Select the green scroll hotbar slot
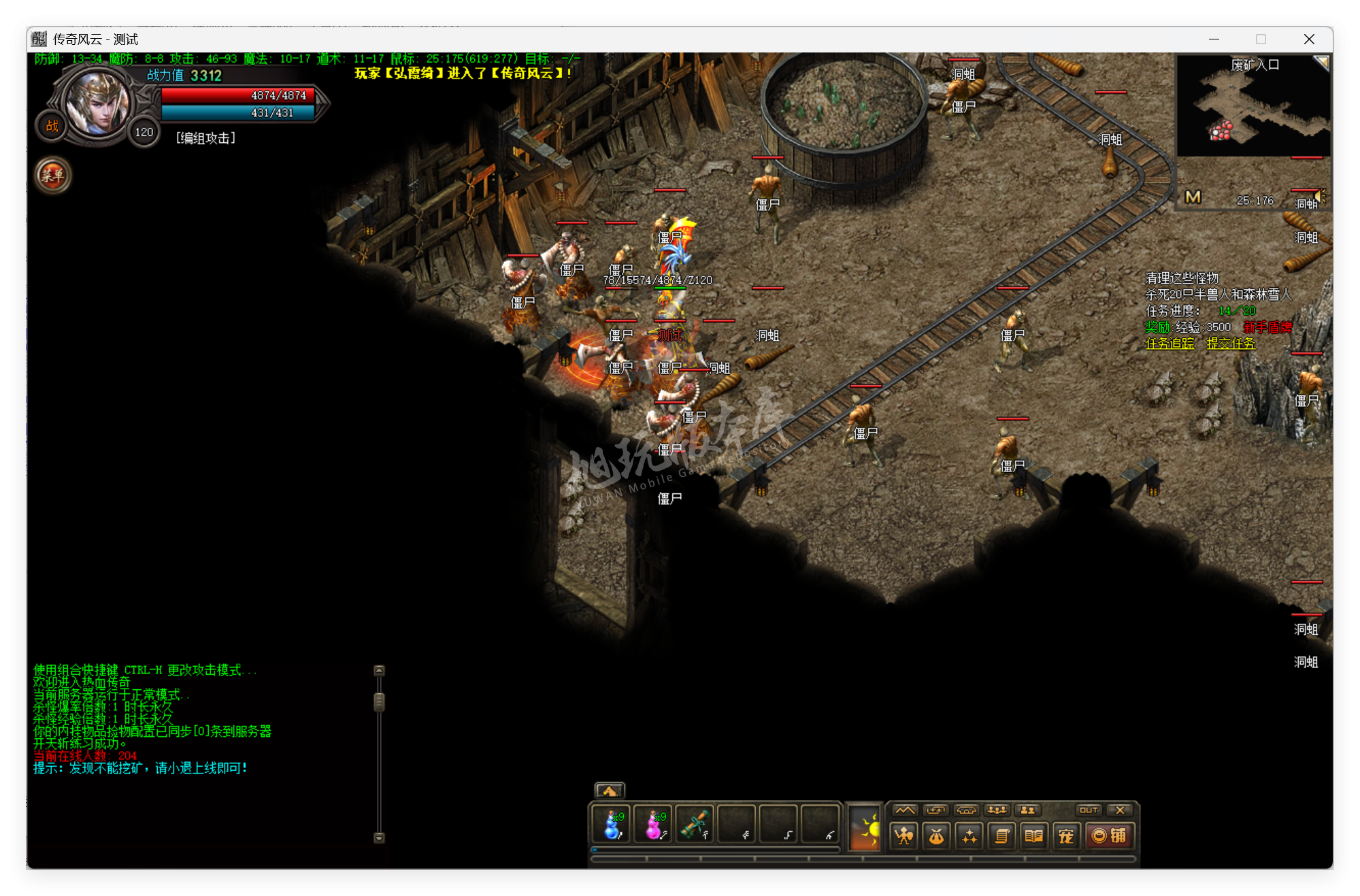 [695, 824]
